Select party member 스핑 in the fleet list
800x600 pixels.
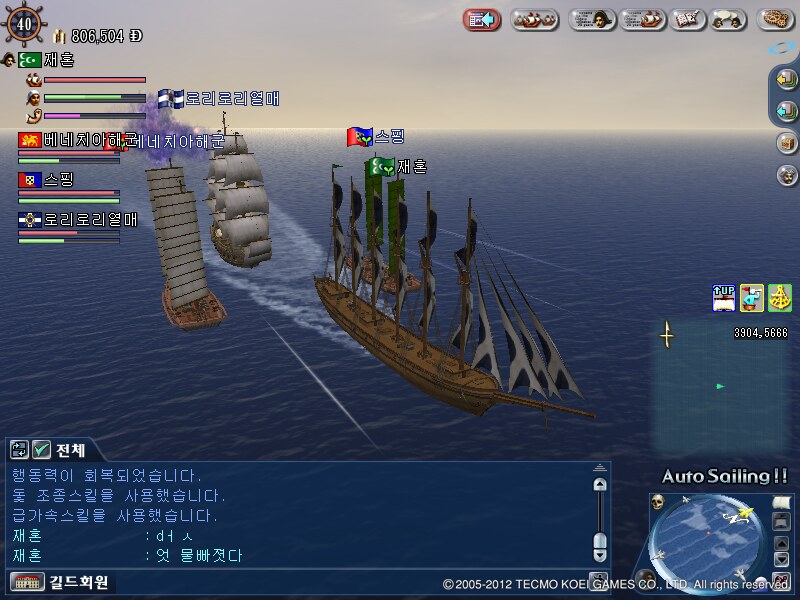coord(58,180)
